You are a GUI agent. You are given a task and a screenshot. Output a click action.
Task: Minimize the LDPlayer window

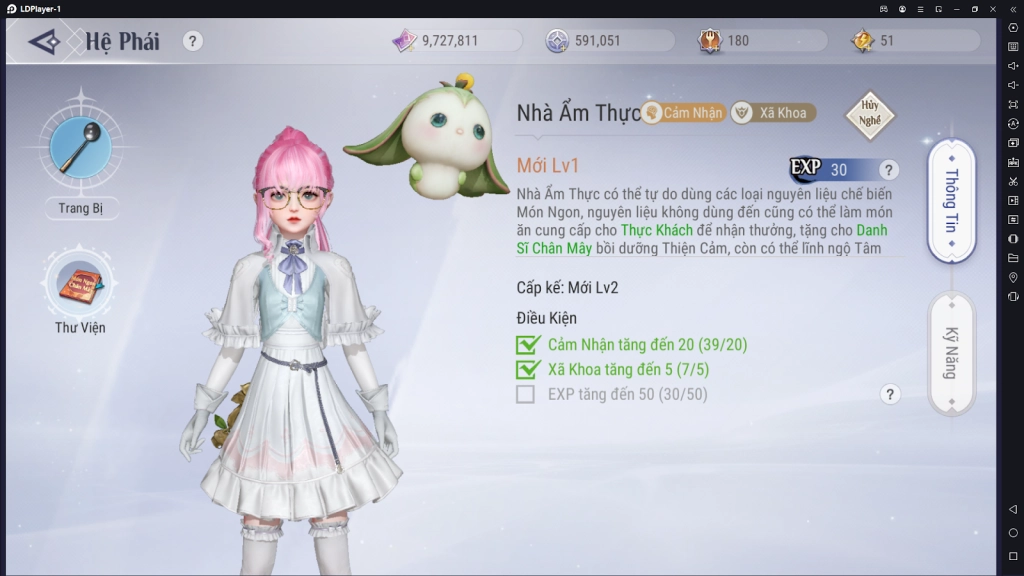[956, 8]
